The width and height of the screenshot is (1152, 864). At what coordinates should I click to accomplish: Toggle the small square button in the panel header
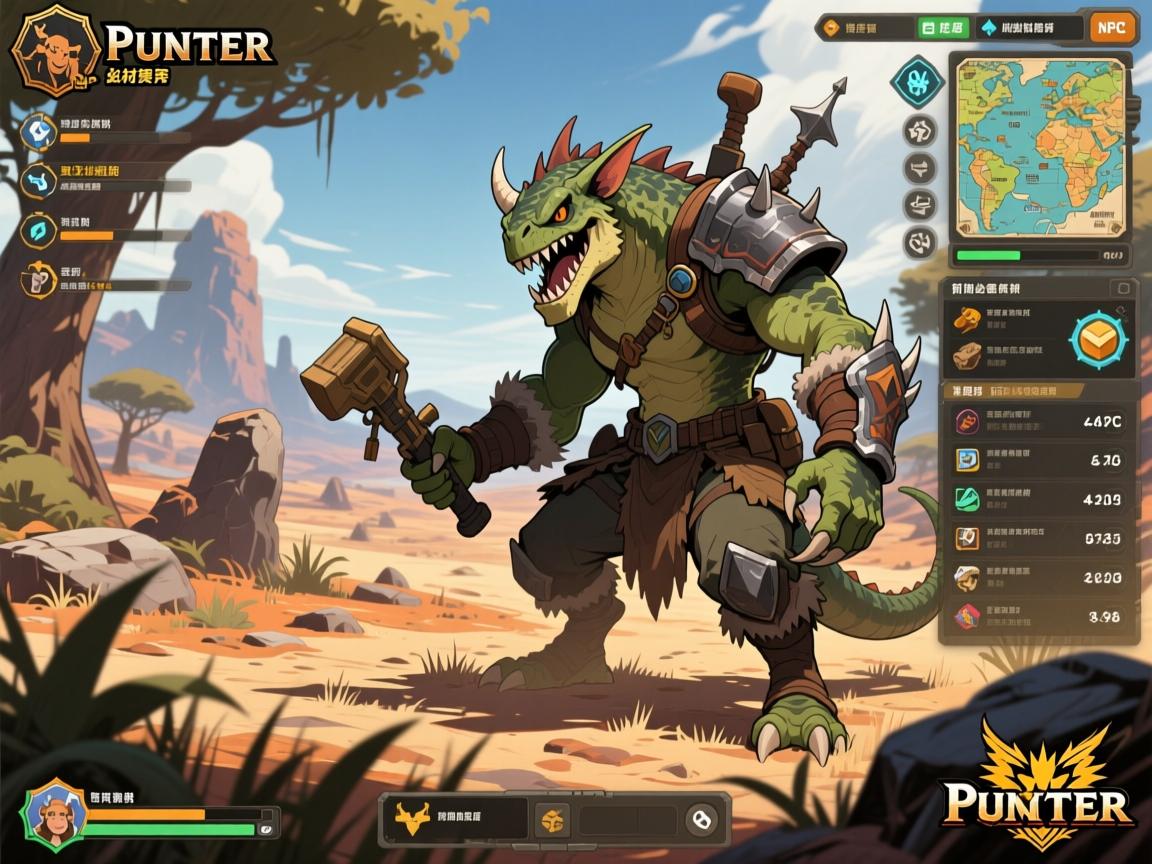pyautogui.click(x=1123, y=289)
